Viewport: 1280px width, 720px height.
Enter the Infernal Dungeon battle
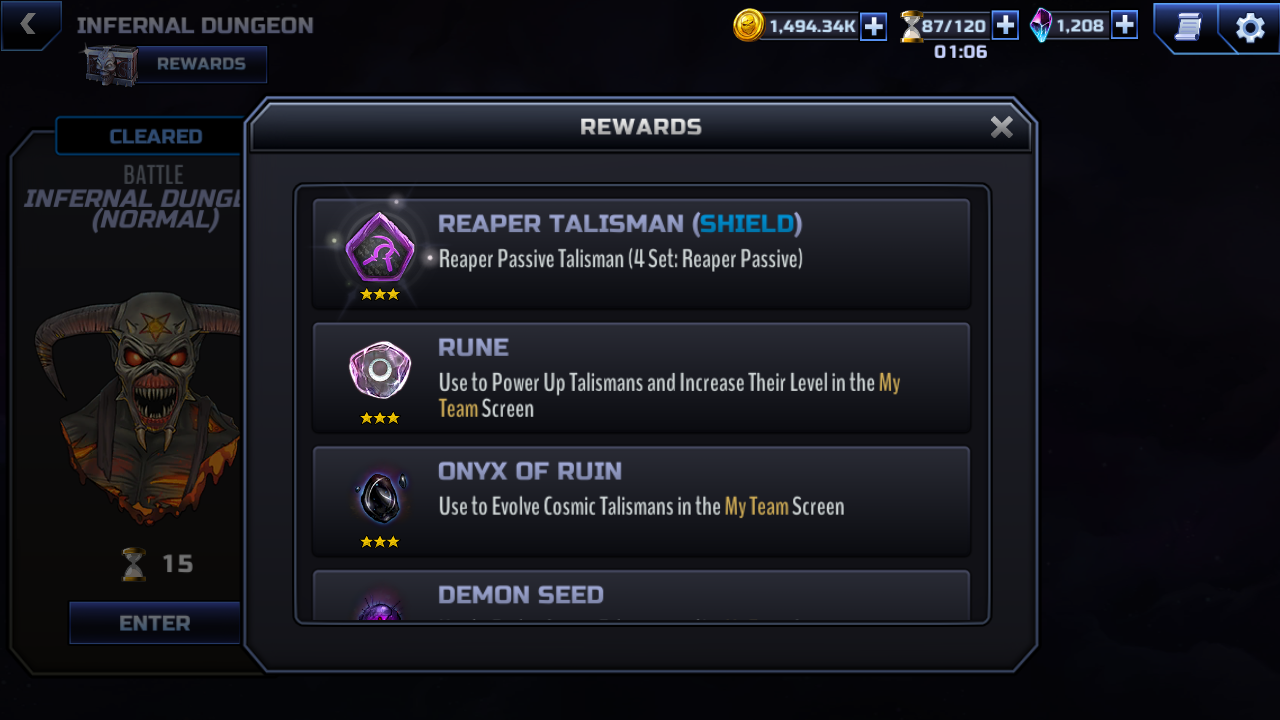pos(155,623)
